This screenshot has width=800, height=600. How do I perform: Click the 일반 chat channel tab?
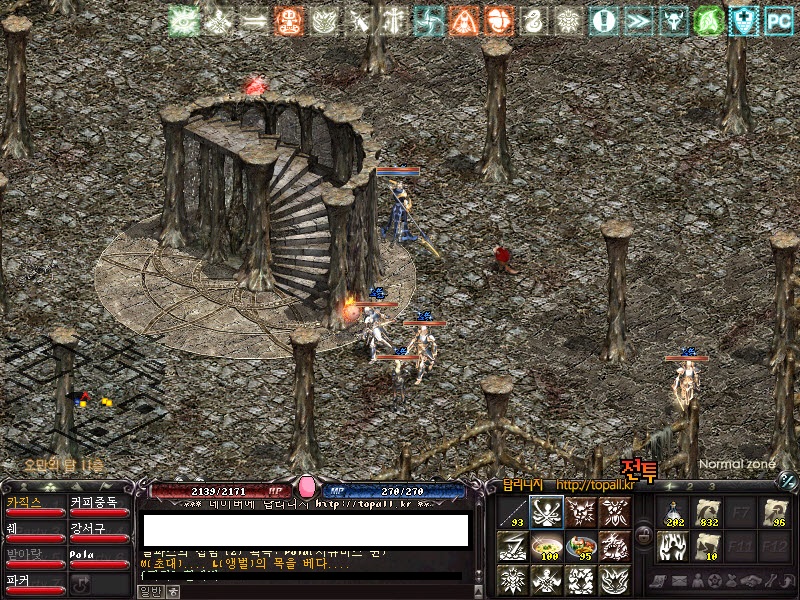[149, 591]
